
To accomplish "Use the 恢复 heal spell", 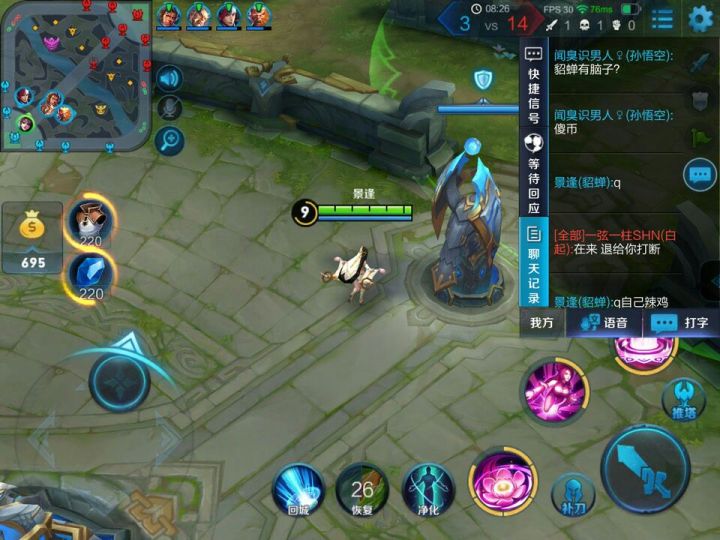I will [362, 490].
